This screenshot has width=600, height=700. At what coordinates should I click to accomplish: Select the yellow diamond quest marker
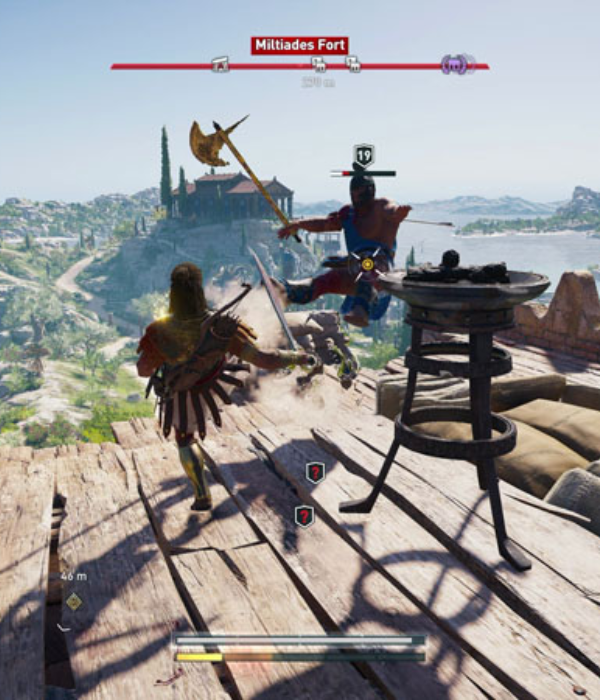pos(73,601)
